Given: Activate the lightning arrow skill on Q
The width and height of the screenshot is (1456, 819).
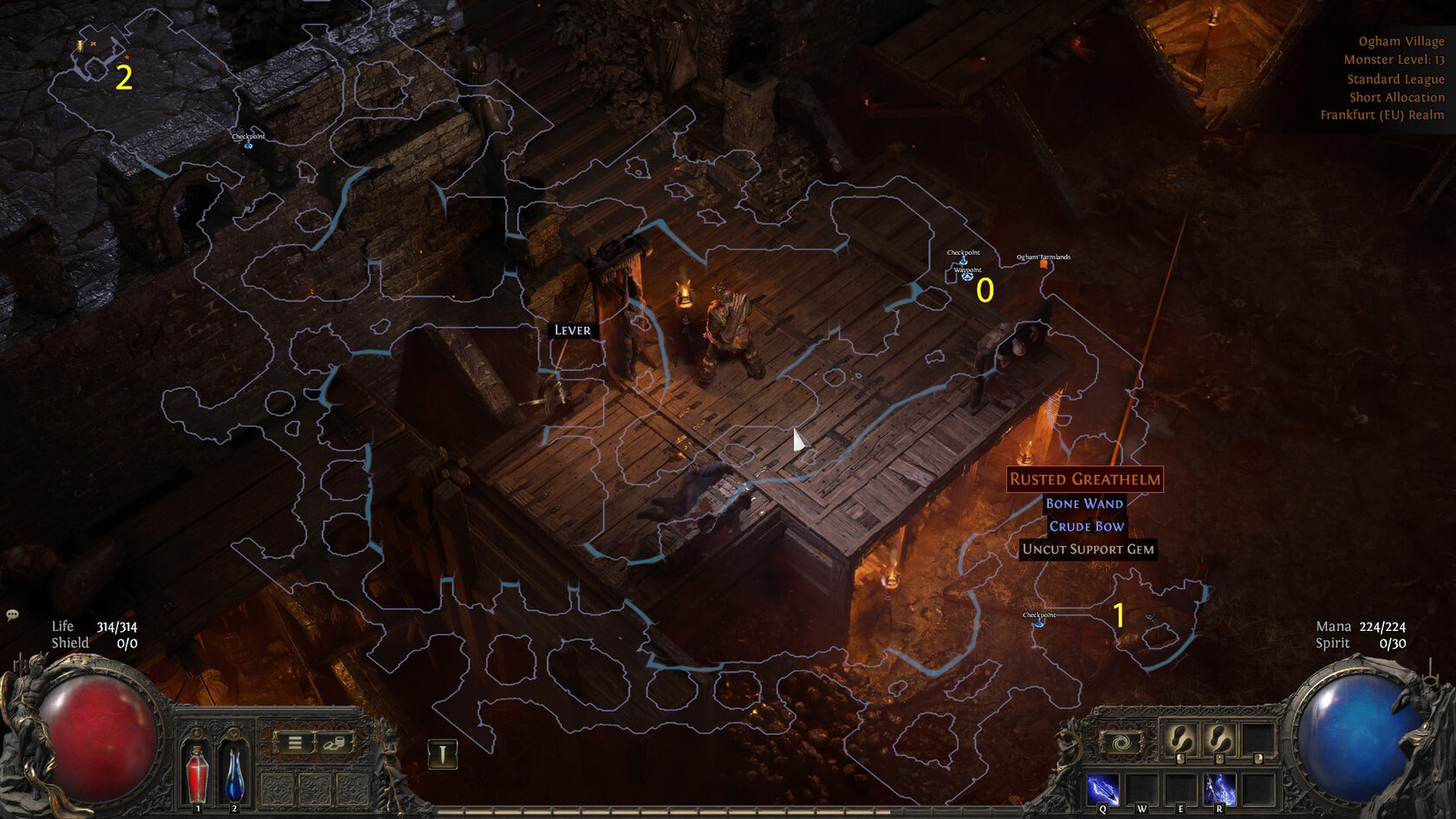Looking at the screenshot, I should pos(1102,790).
